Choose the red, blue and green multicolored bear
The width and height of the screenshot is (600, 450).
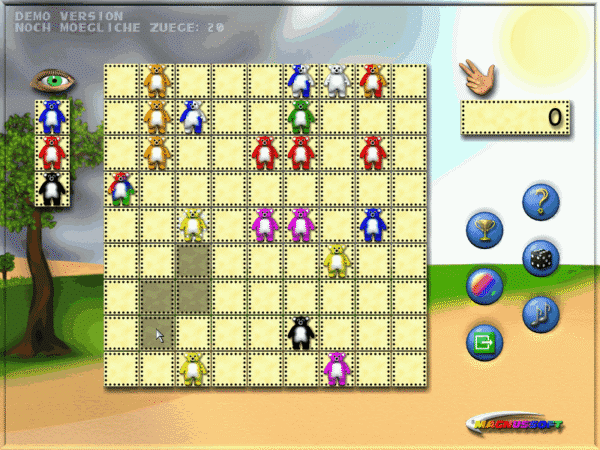121,188
